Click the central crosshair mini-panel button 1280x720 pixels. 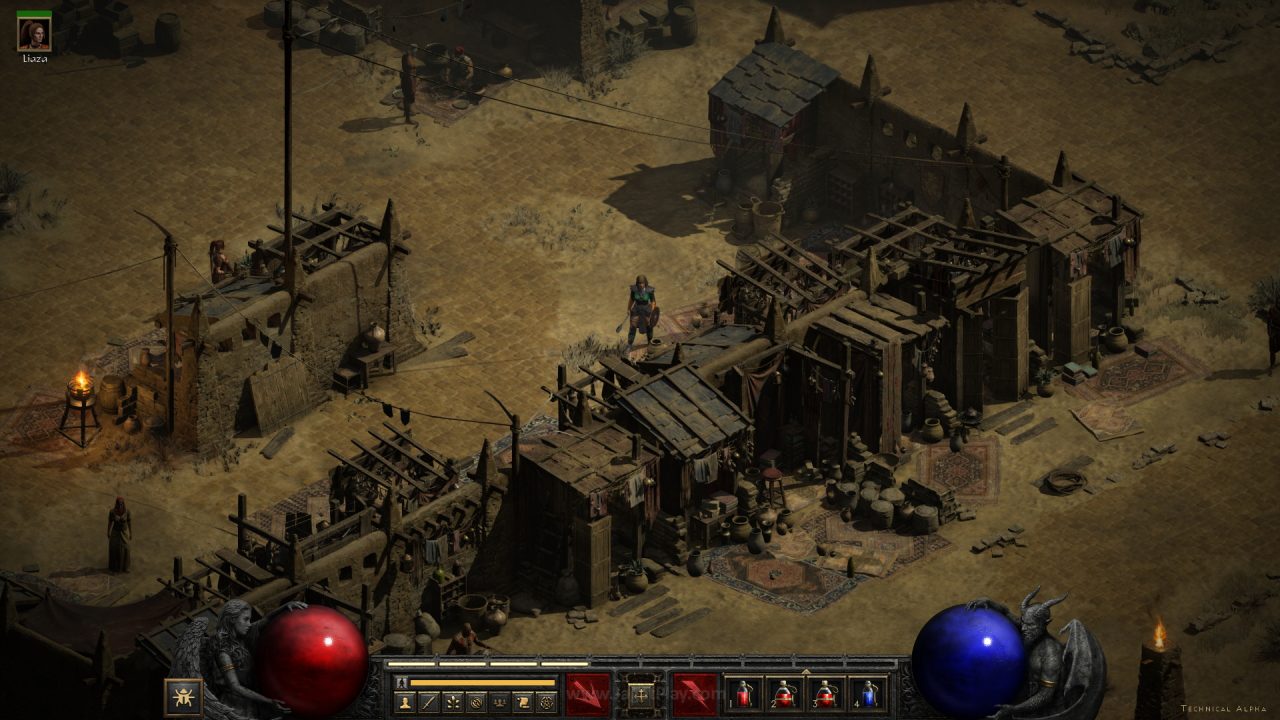coord(641,693)
